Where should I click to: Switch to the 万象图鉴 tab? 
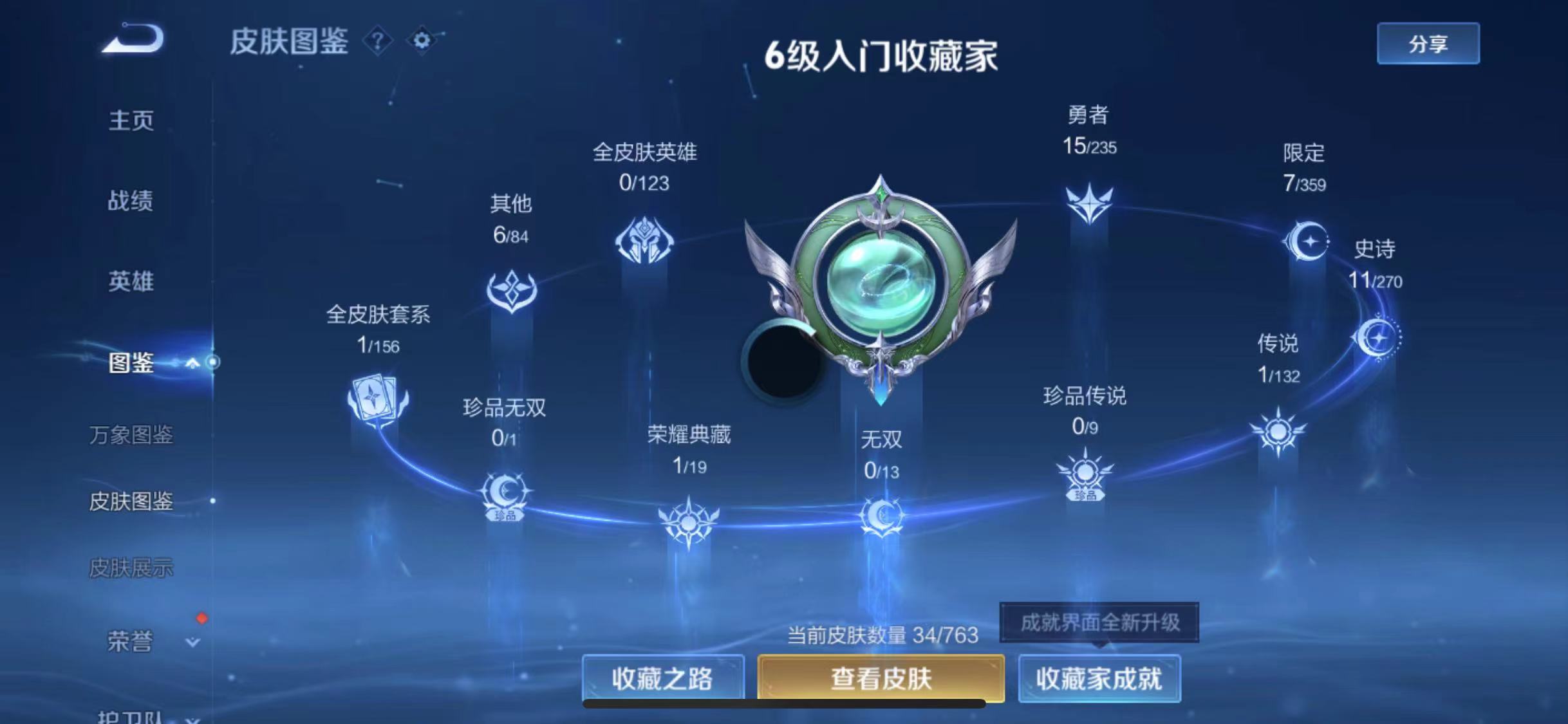pos(132,435)
